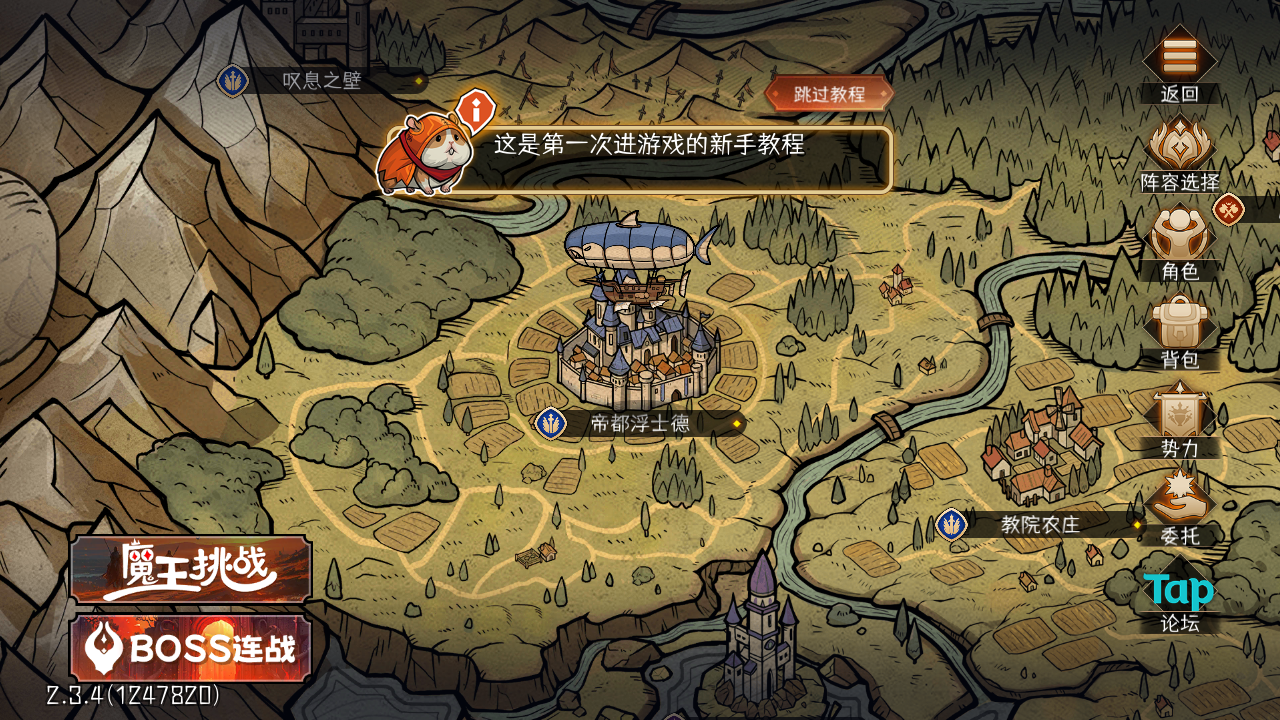Image resolution: width=1280 pixels, height=720 pixels.
Task: Open the 角色 character panel icon
Action: click(x=1180, y=238)
